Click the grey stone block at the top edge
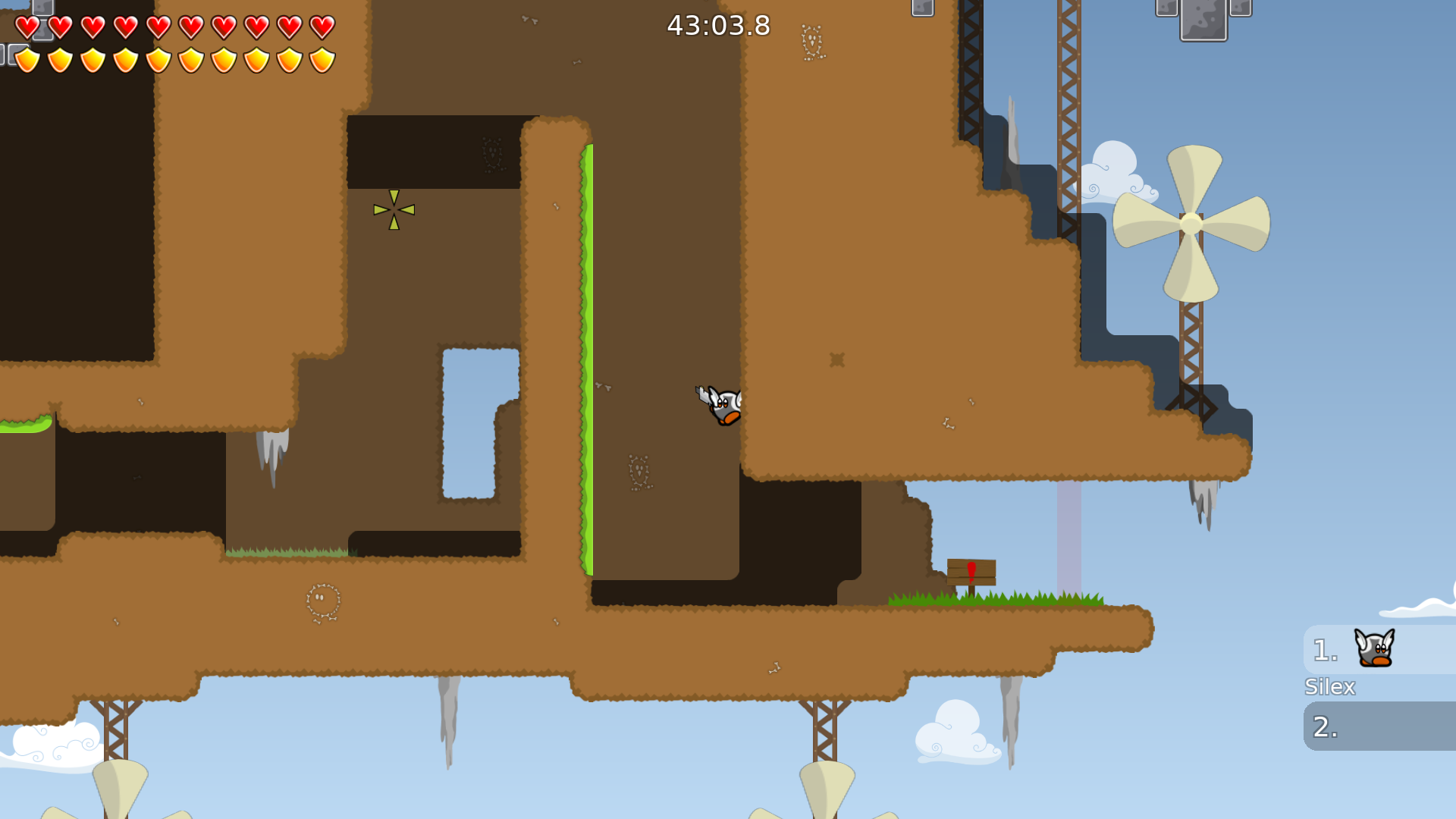1456x819 pixels. tap(1202, 19)
